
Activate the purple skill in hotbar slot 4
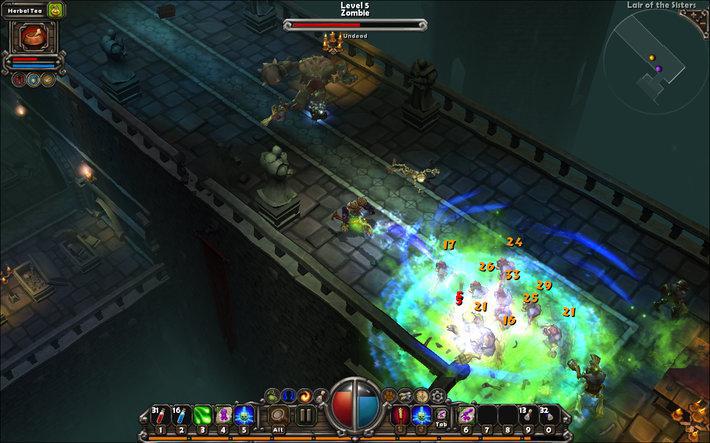[224, 415]
